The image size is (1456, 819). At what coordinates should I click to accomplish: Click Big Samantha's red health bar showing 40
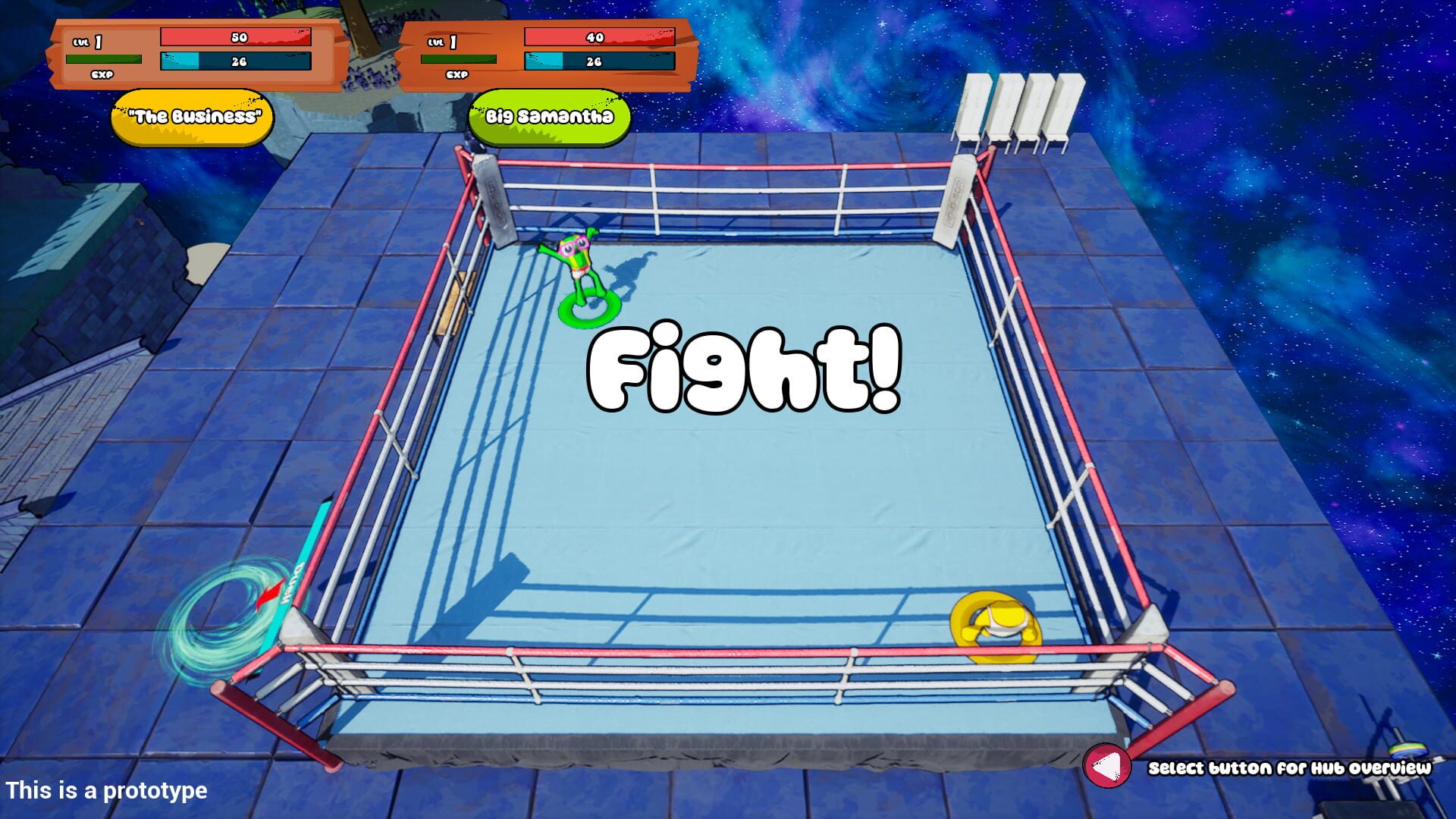(x=598, y=35)
